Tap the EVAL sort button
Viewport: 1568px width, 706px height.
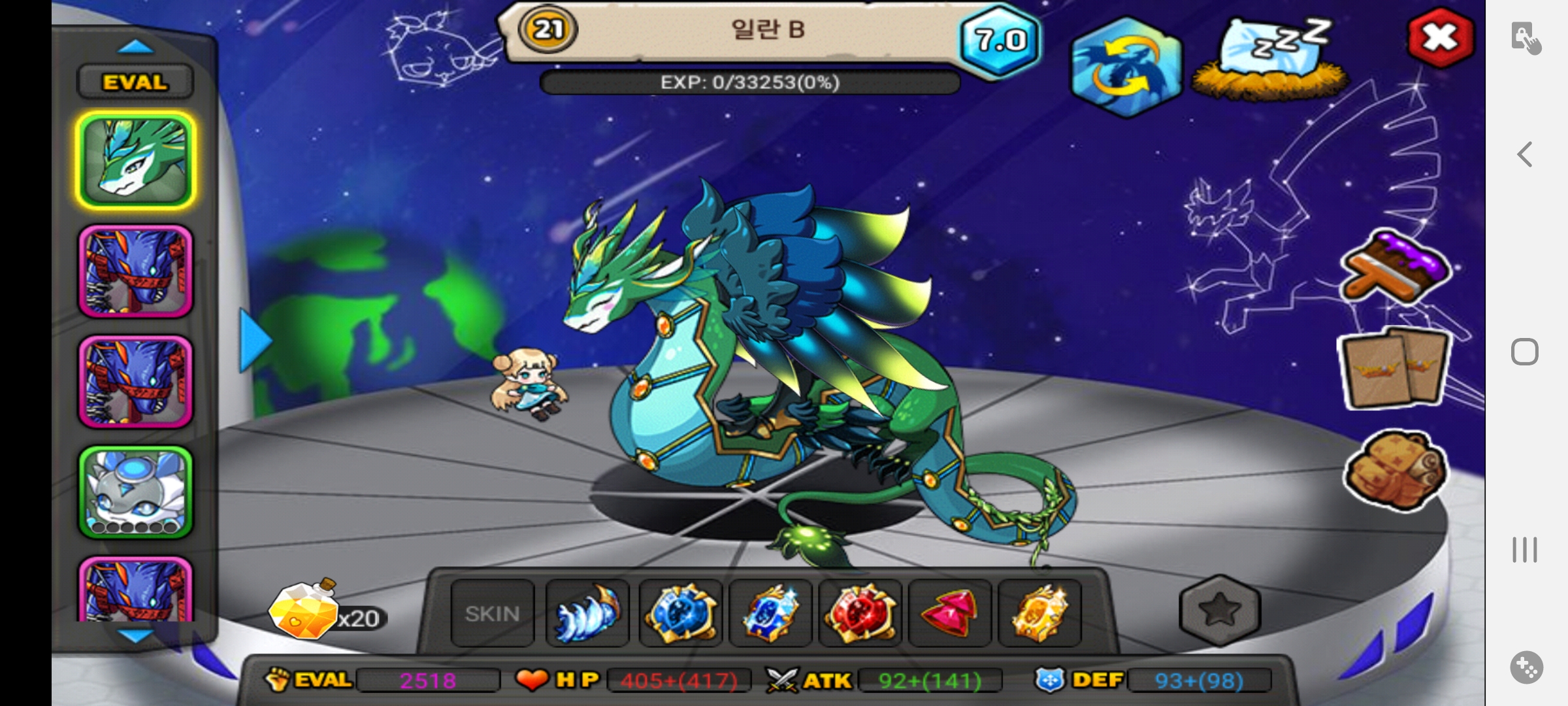tap(135, 82)
